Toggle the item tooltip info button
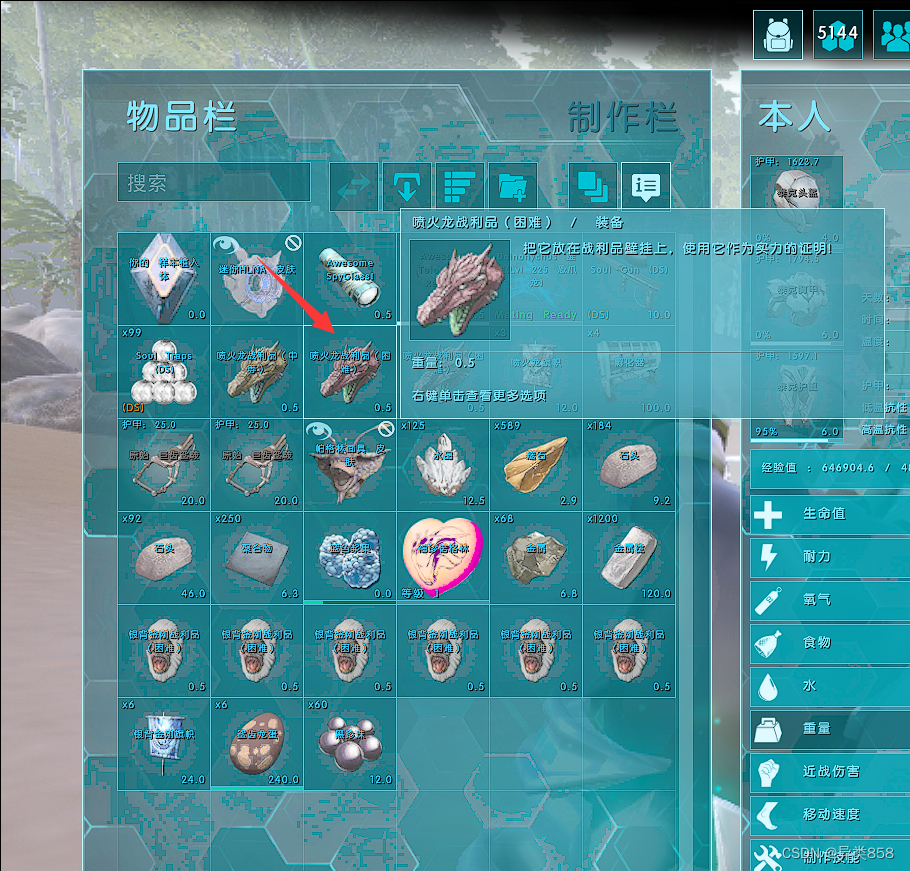 pyautogui.click(x=646, y=186)
